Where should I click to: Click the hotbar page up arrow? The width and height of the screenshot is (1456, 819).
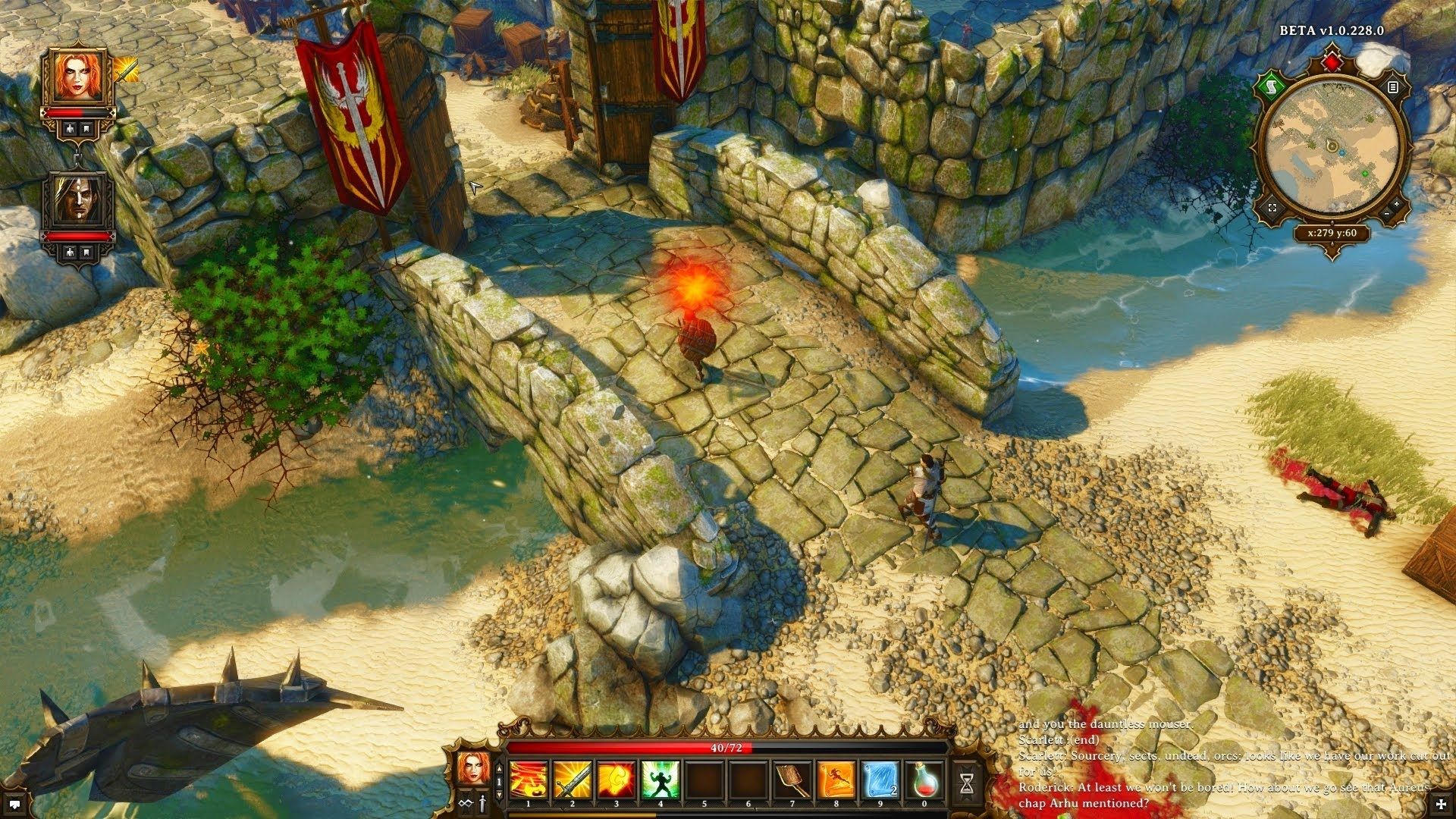[x=499, y=767]
